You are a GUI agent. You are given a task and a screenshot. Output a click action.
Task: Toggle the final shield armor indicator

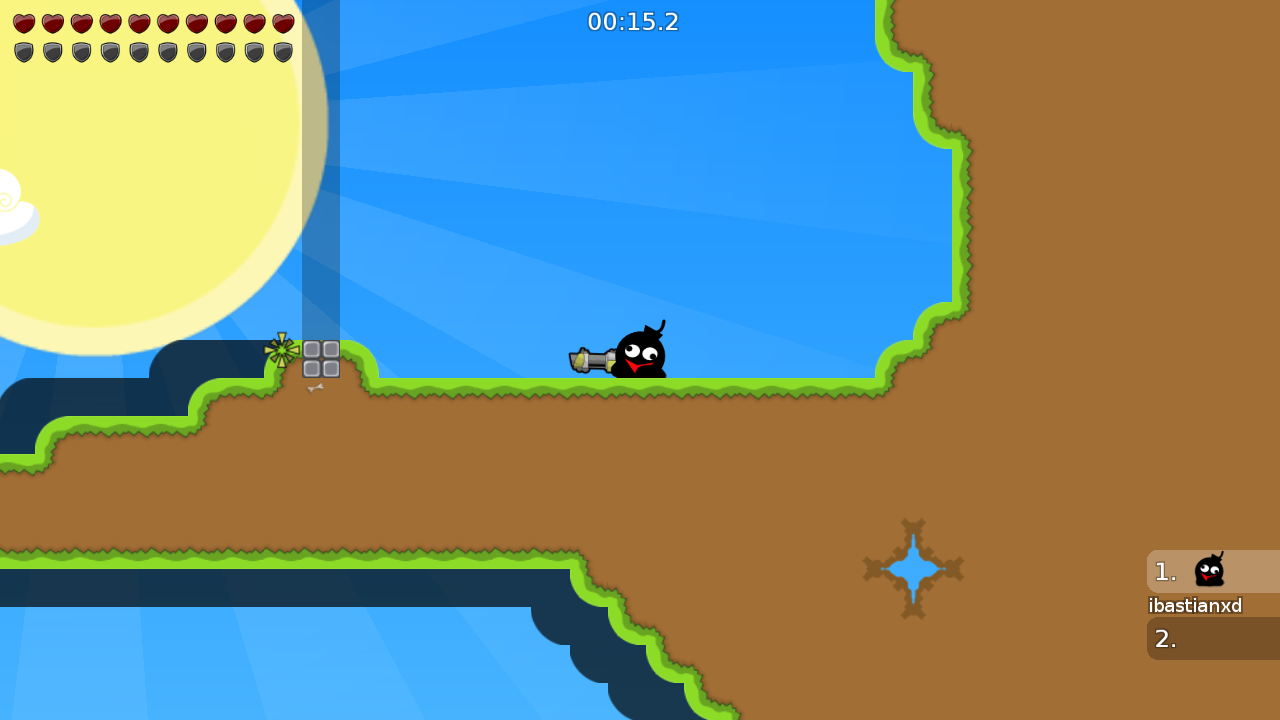284,51
